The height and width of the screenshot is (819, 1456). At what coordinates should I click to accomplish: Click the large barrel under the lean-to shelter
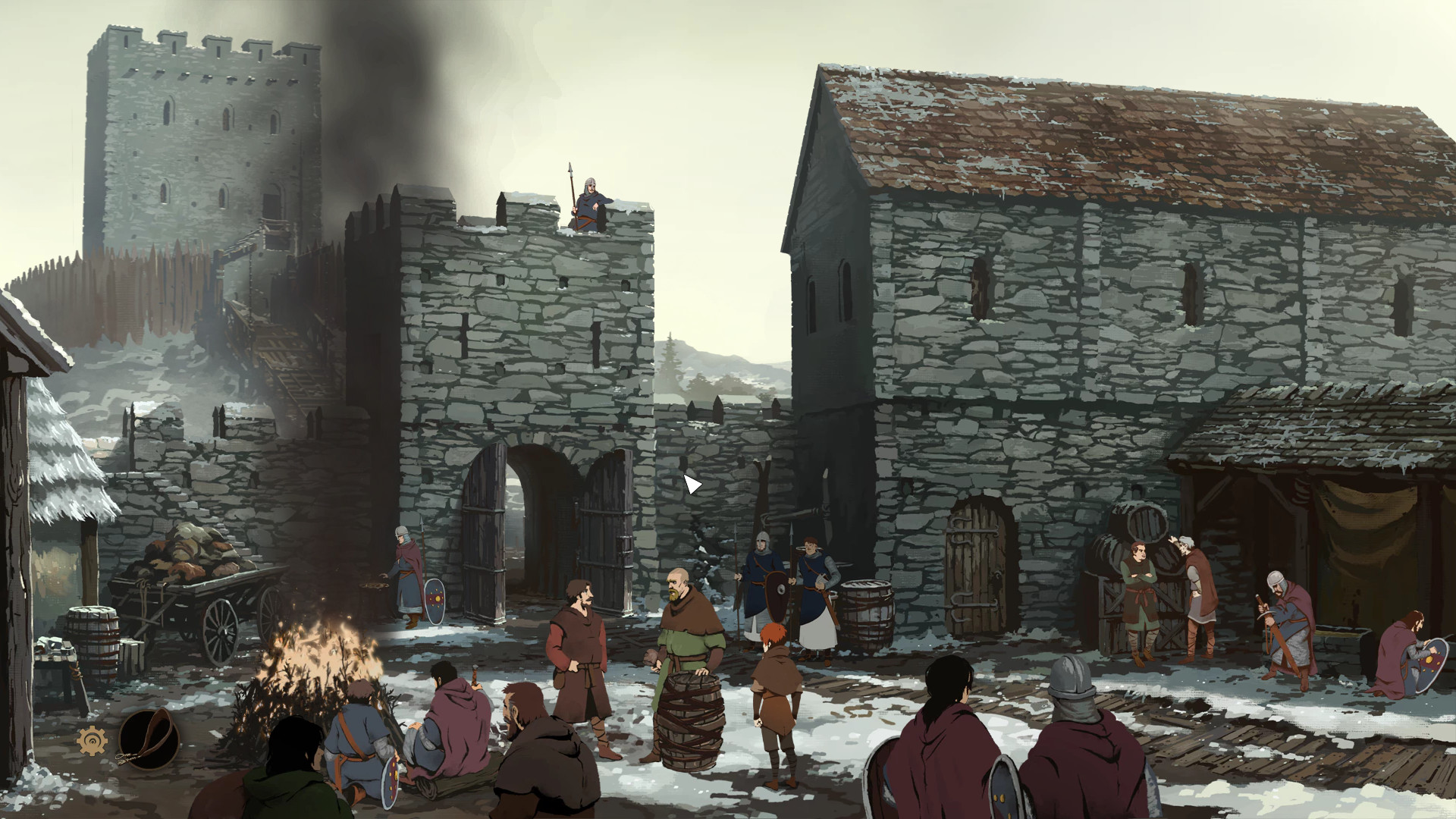point(1137,523)
